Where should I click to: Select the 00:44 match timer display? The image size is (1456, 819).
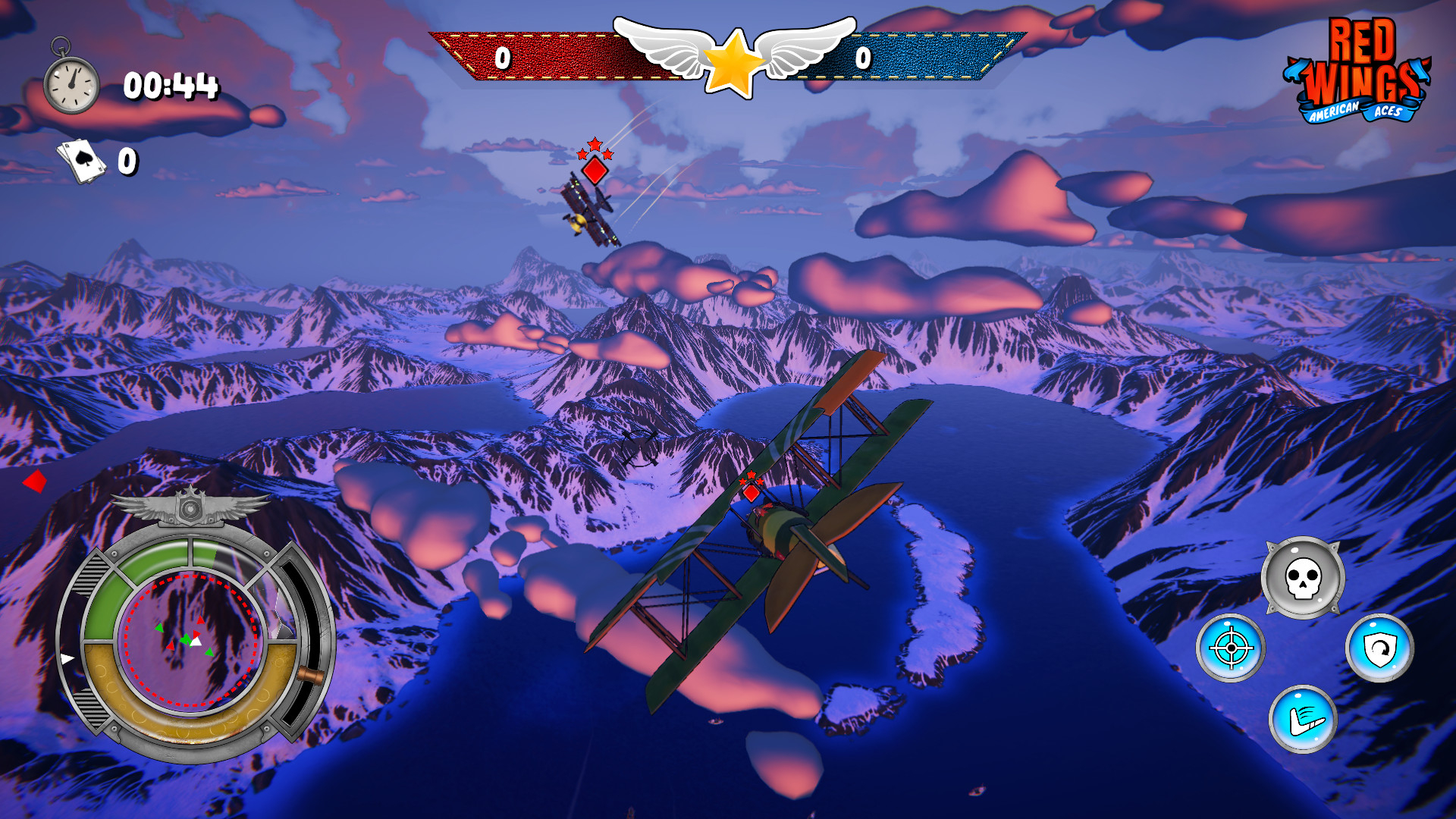click(173, 86)
